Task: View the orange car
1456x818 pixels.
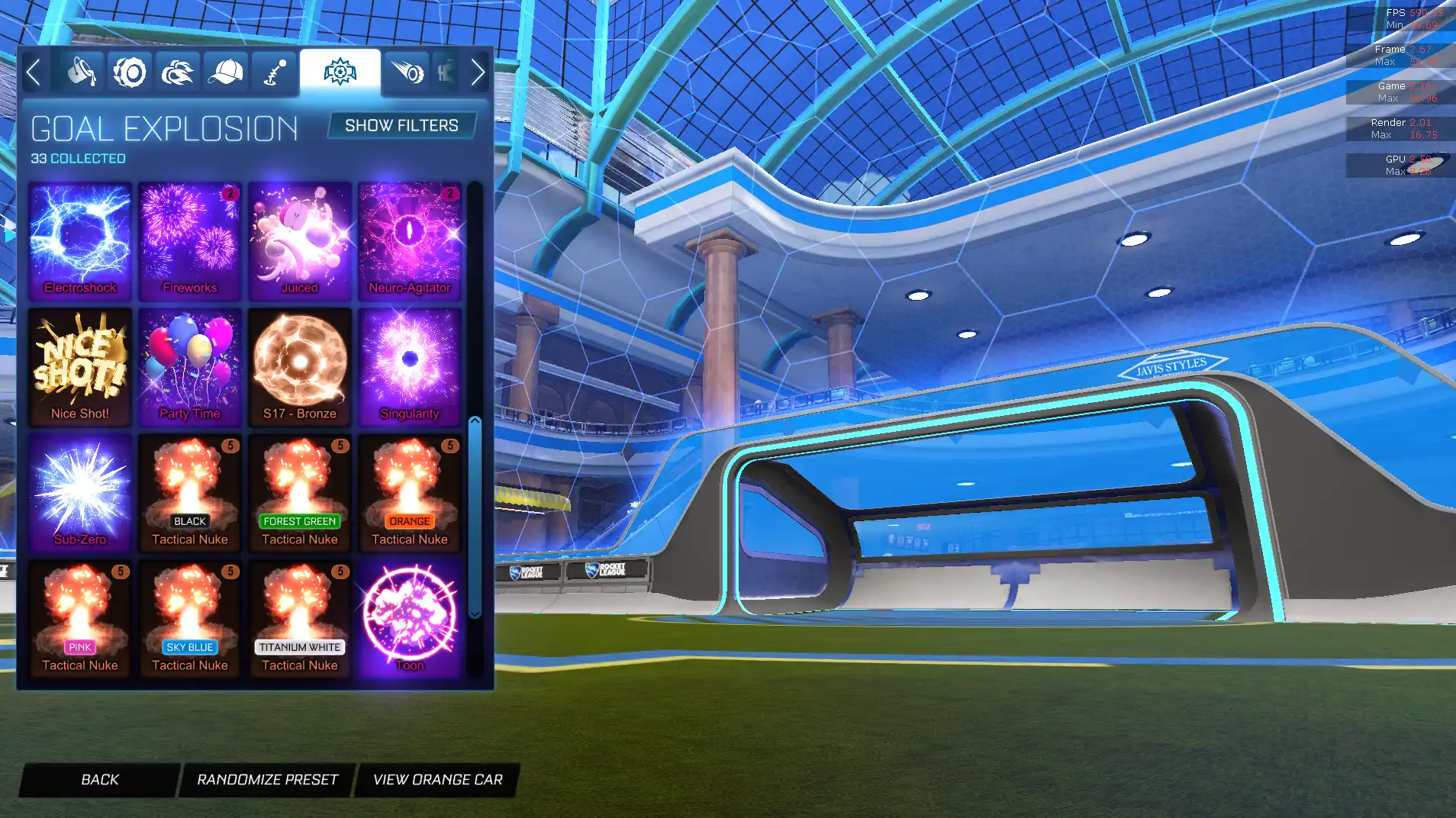Action: pyautogui.click(x=437, y=779)
